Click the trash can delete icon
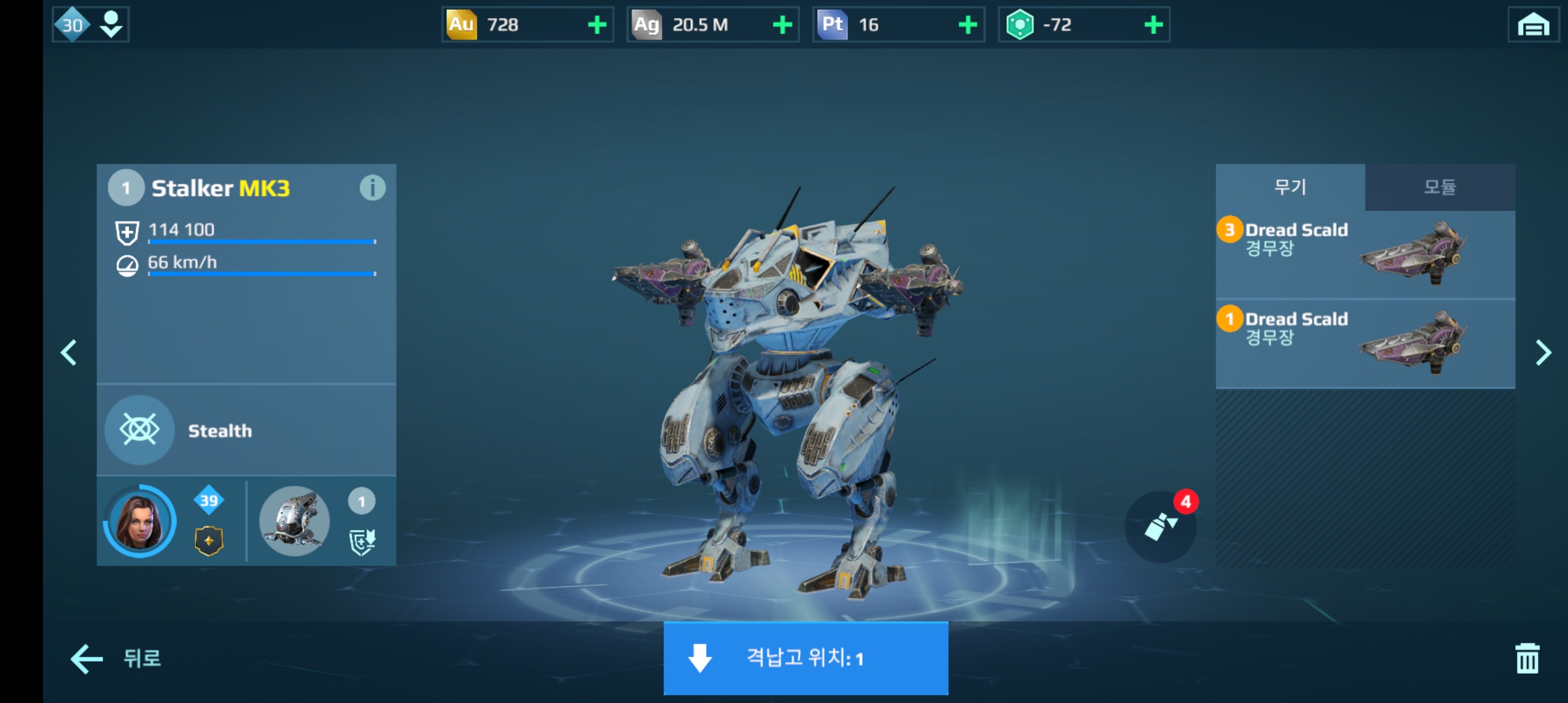The height and width of the screenshot is (703, 1568). tap(1527, 658)
